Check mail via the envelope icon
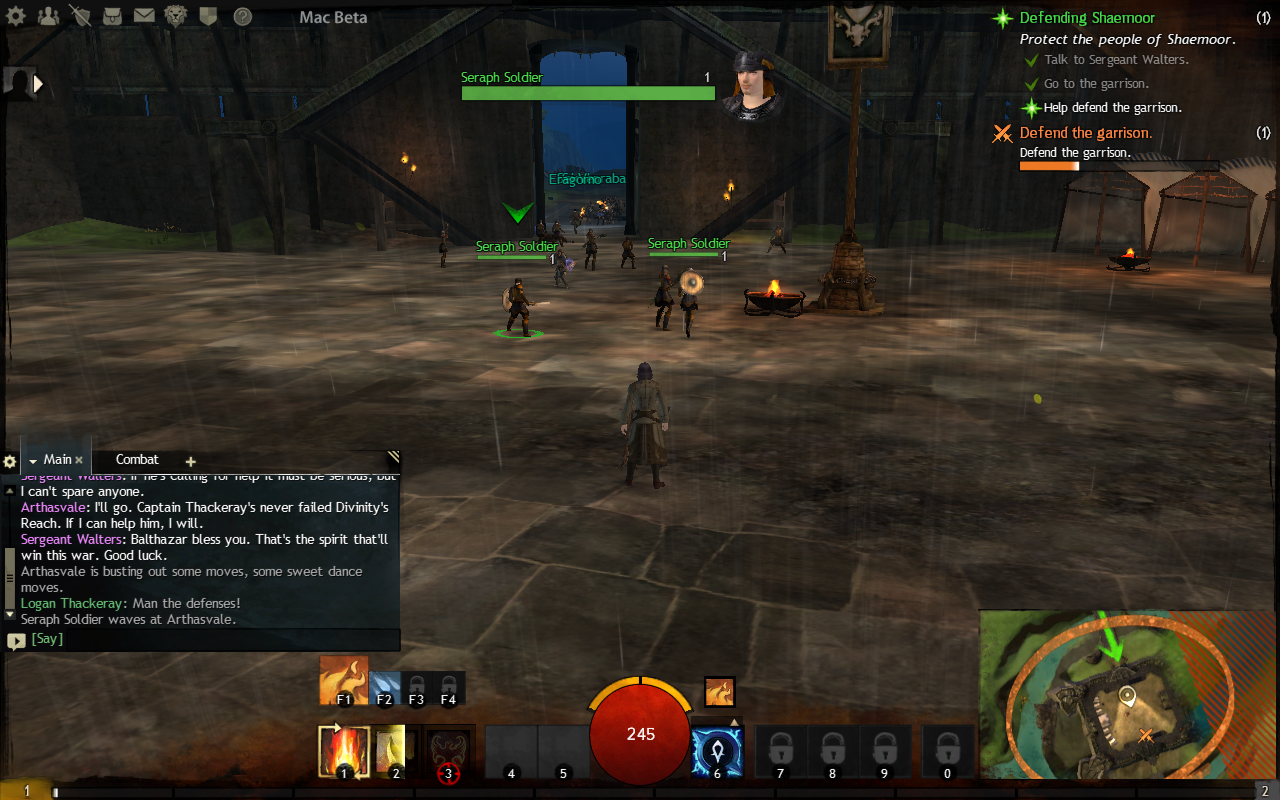This screenshot has width=1280, height=800. 144,16
